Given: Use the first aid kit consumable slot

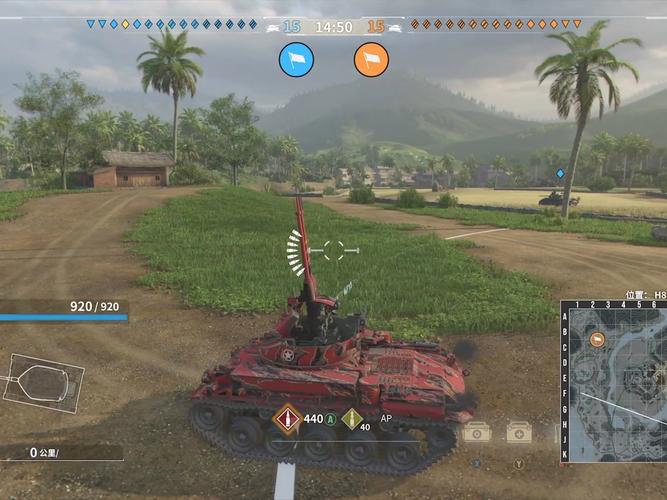Looking at the screenshot, I should (x=518, y=432).
